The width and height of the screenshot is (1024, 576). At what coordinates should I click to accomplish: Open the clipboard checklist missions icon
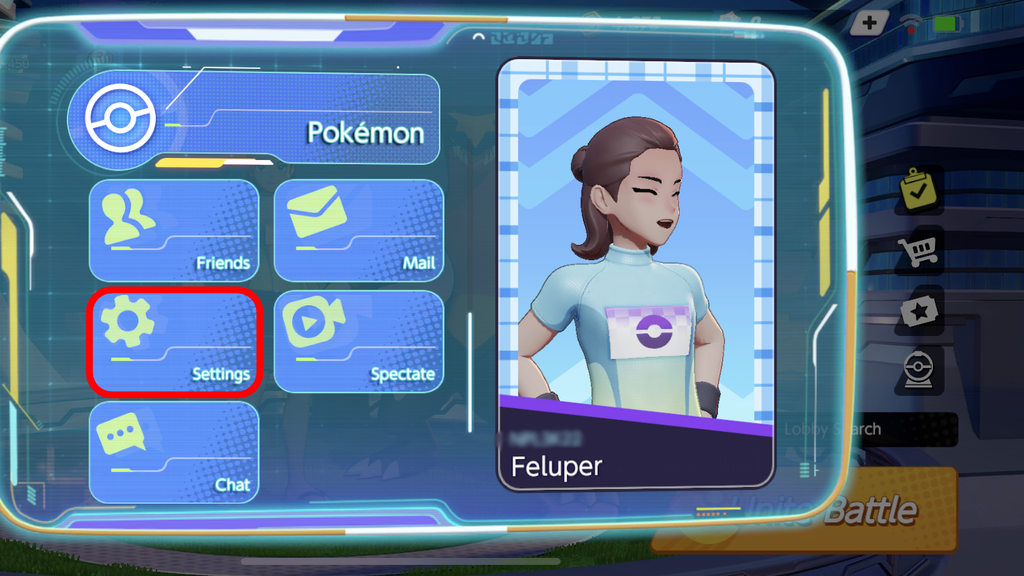[917, 190]
